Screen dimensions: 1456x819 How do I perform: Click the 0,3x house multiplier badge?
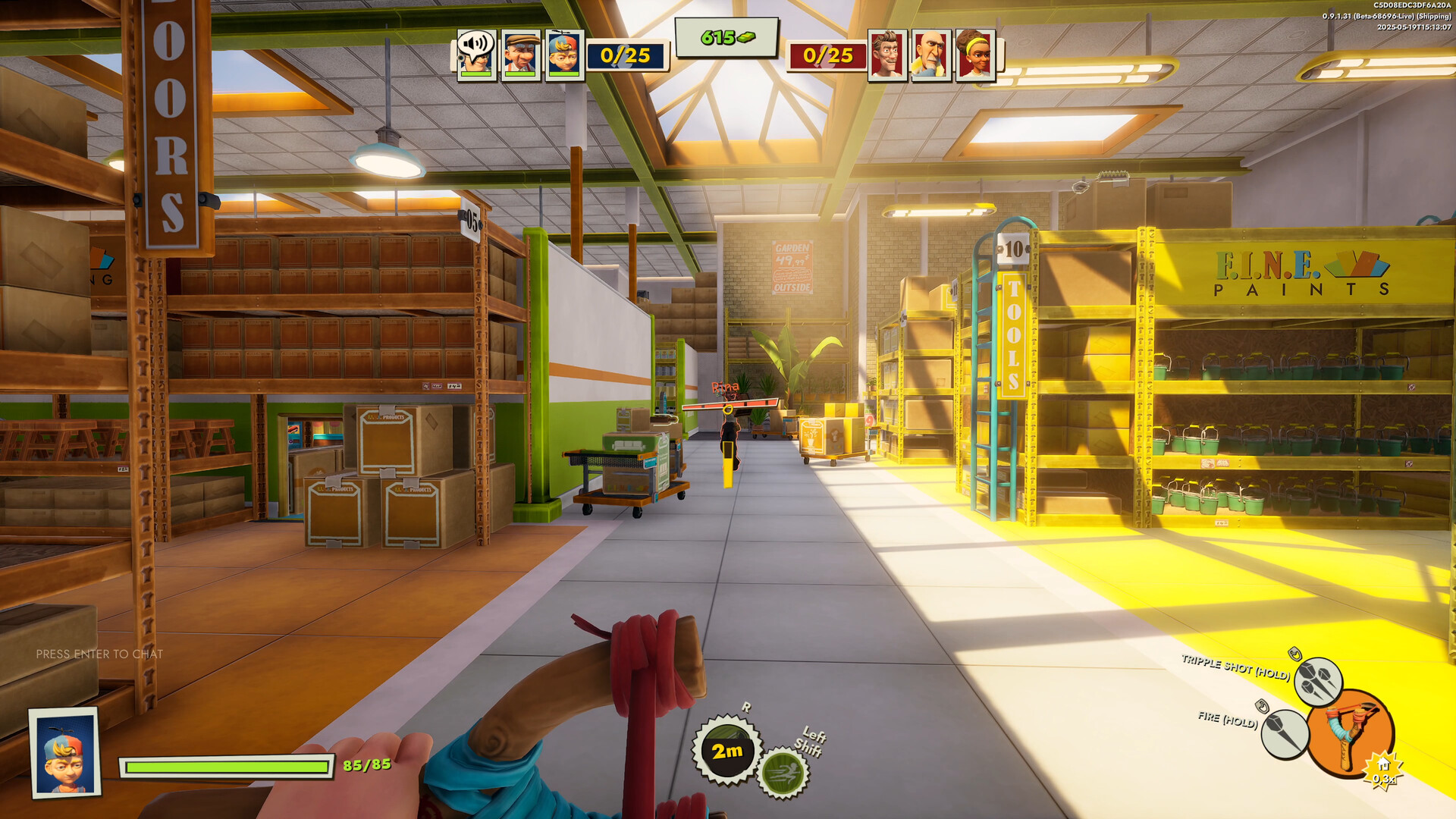coord(1382,772)
